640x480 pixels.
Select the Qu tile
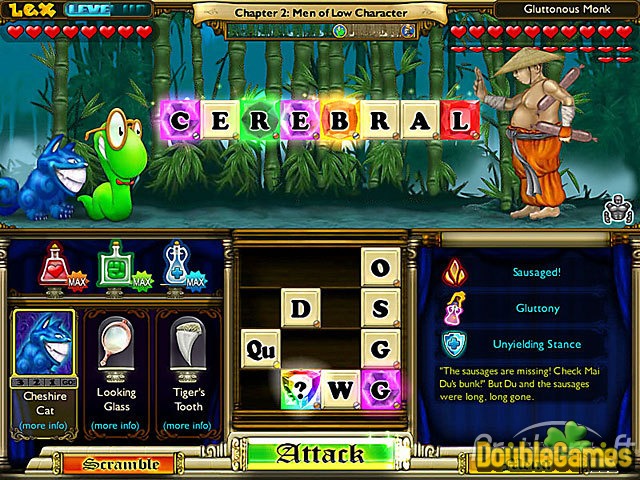[x=260, y=350]
